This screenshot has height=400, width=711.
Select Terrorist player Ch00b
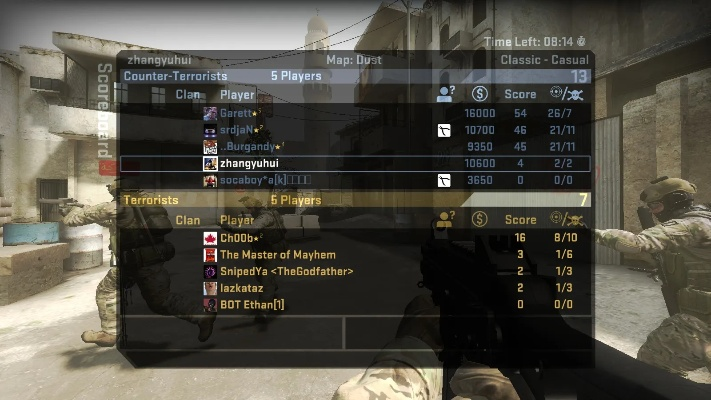pyautogui.click(x=241, y=238)
